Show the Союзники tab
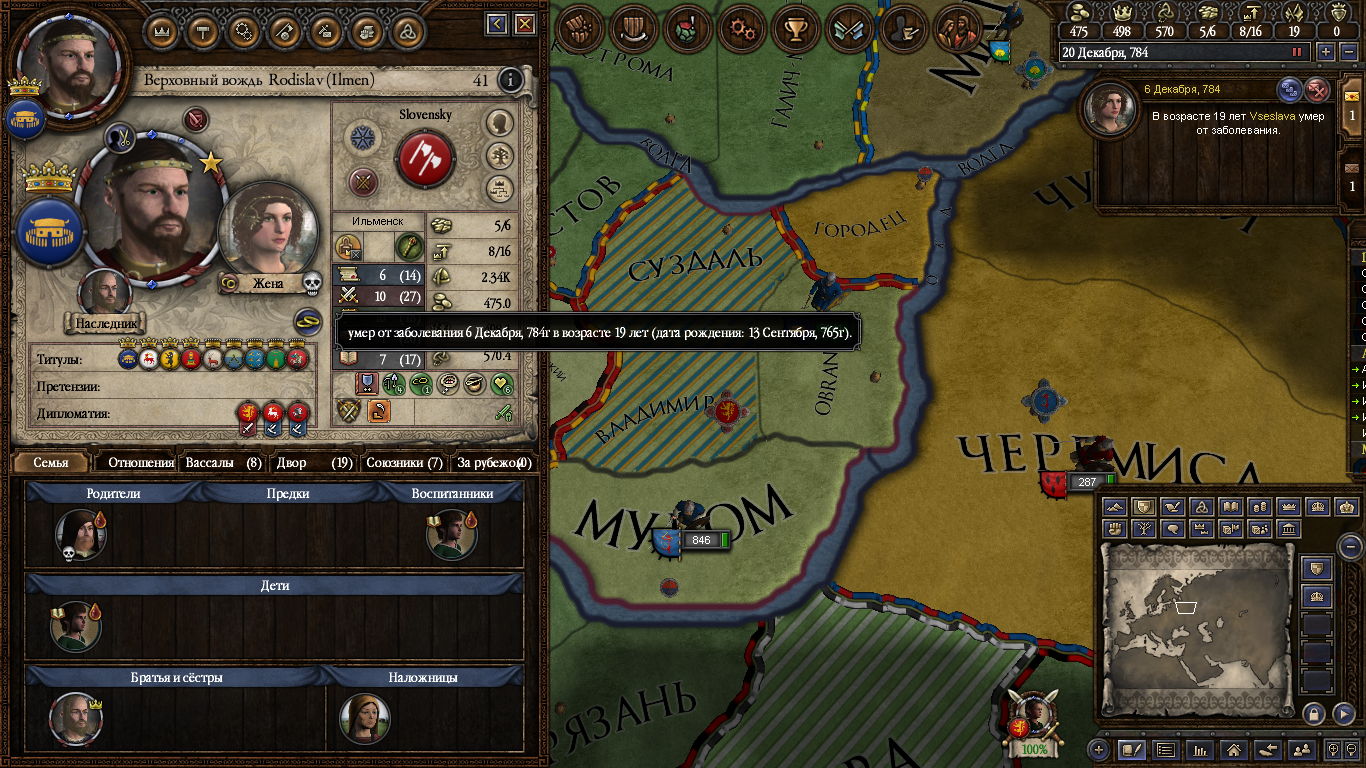The height and width of the screenshot is (768, 1366). pos(404,463)
